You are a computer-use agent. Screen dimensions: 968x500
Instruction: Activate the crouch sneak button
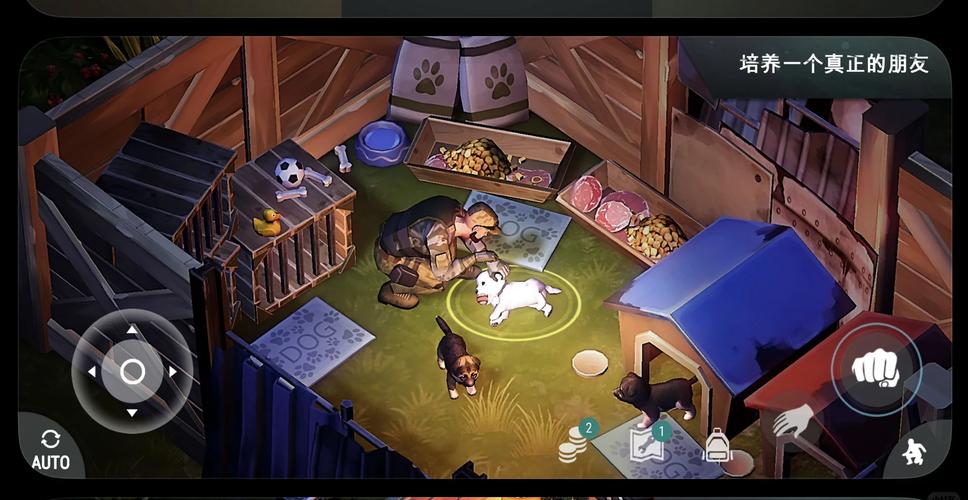(914, 454)
